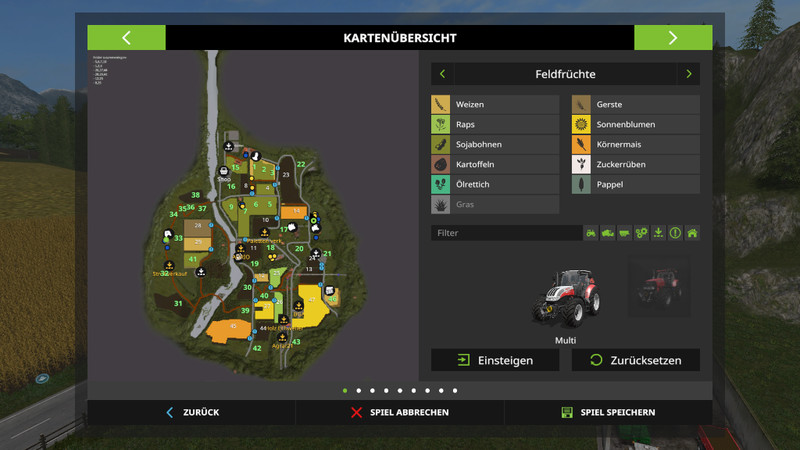Pick the Kartoffeln legend entry
Image resolution: width=800 pixels, height=450 pixels.
coord(495,164)
